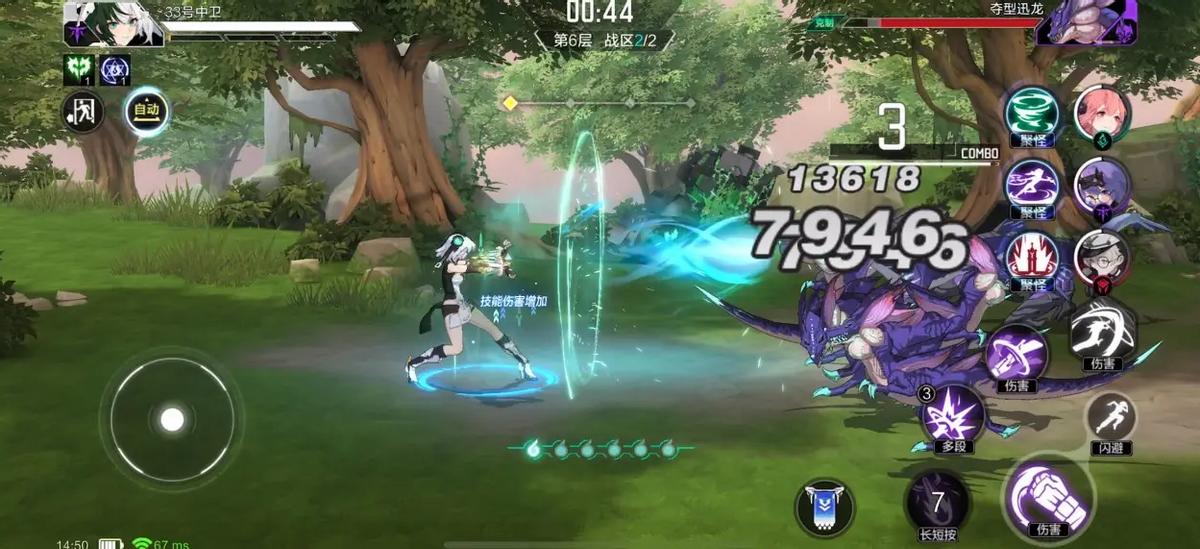Tap the blue banner flag button
The image size is (1200, 549).
click(825, 505)
